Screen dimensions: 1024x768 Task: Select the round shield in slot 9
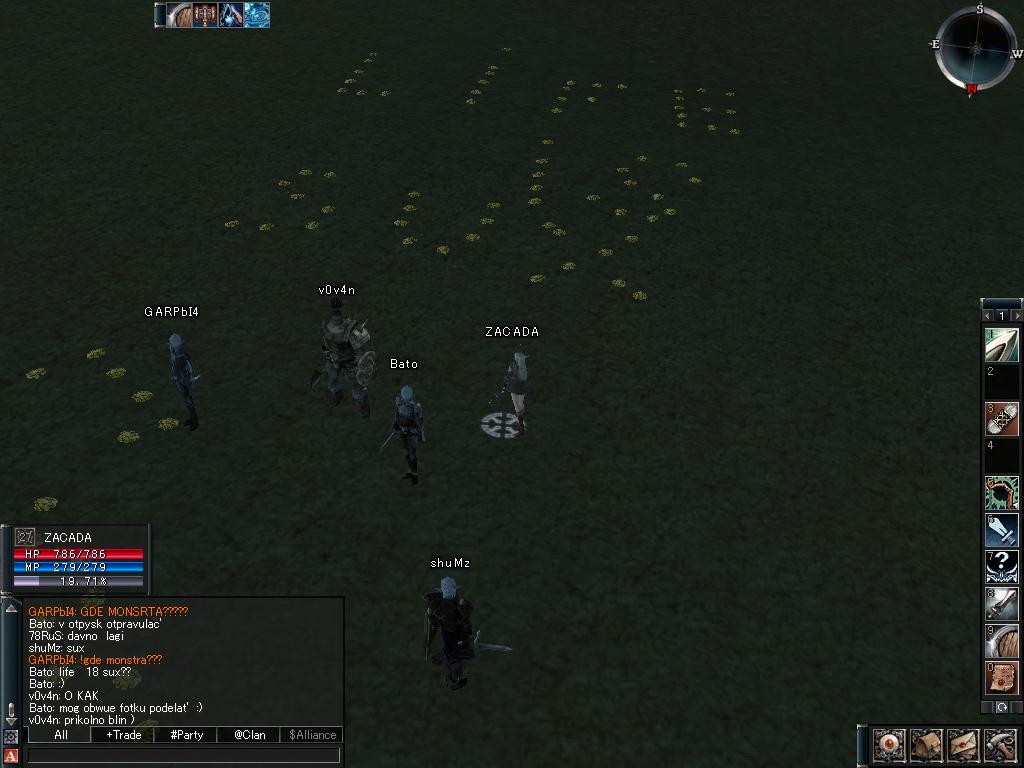1002,641
